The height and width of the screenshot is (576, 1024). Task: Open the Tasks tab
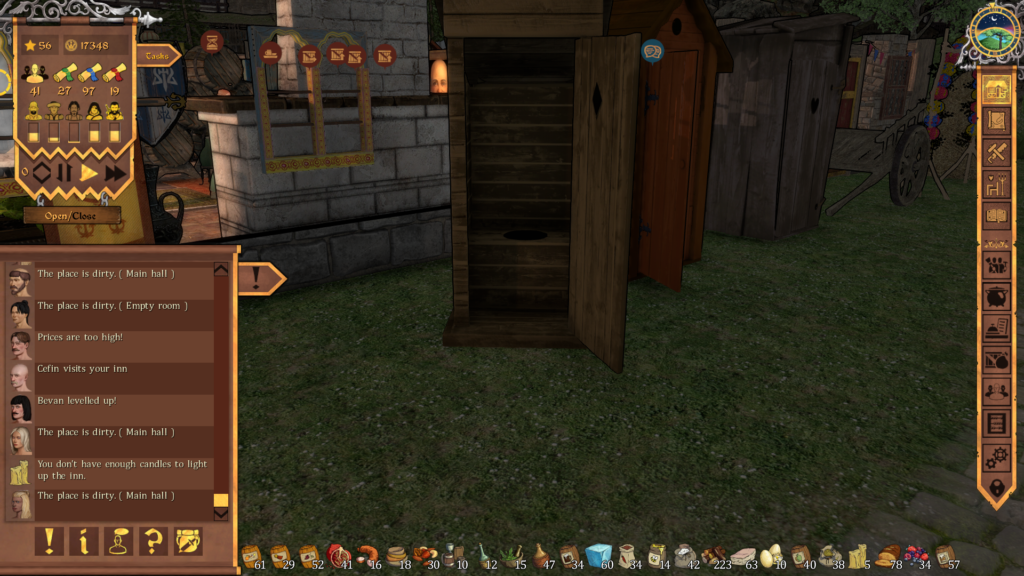(157, 56)
